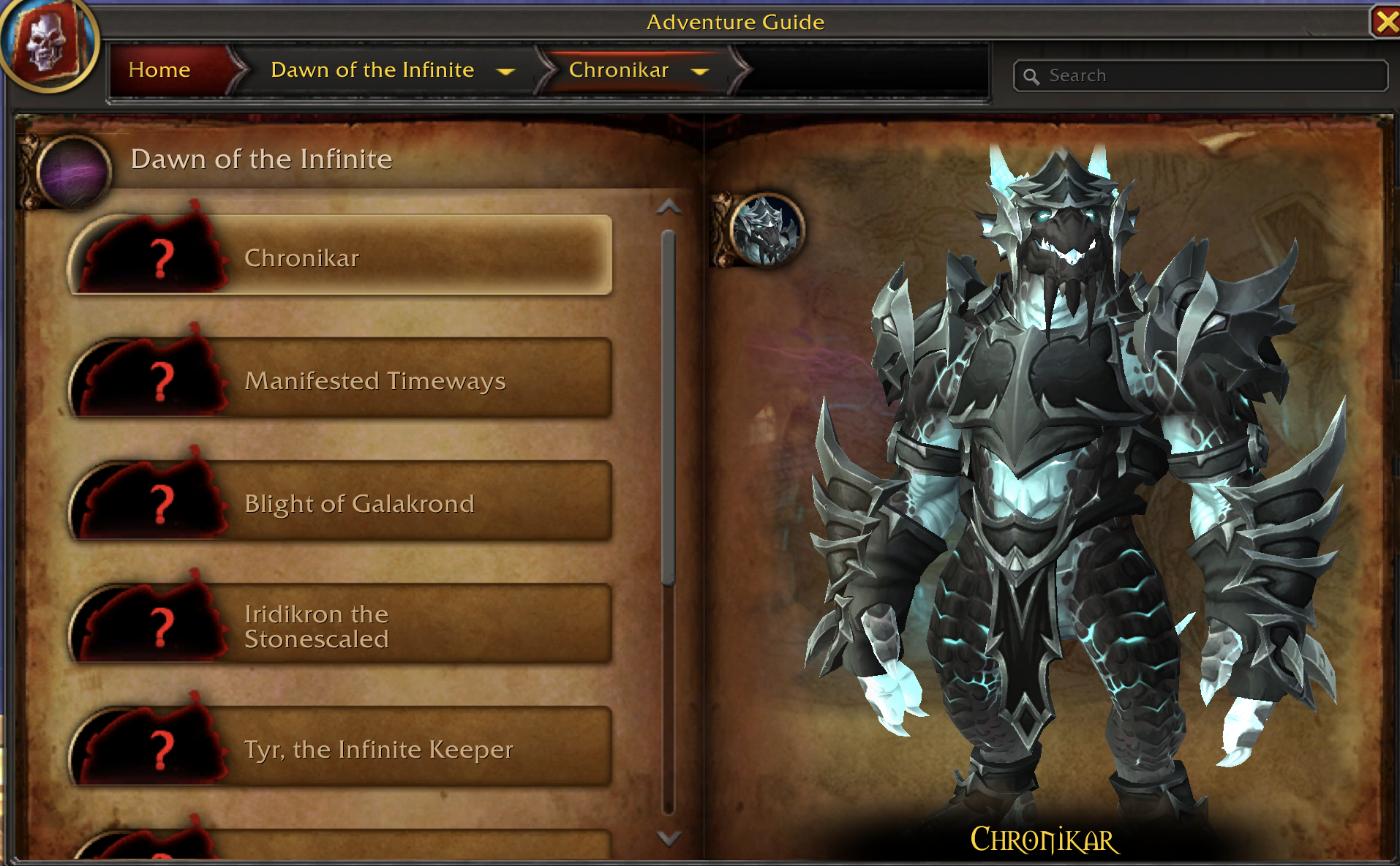The height and width of the screenshot is (866, 1400).
Task: Click the boss list scroll-up arrow
Action: pos(669,208)
